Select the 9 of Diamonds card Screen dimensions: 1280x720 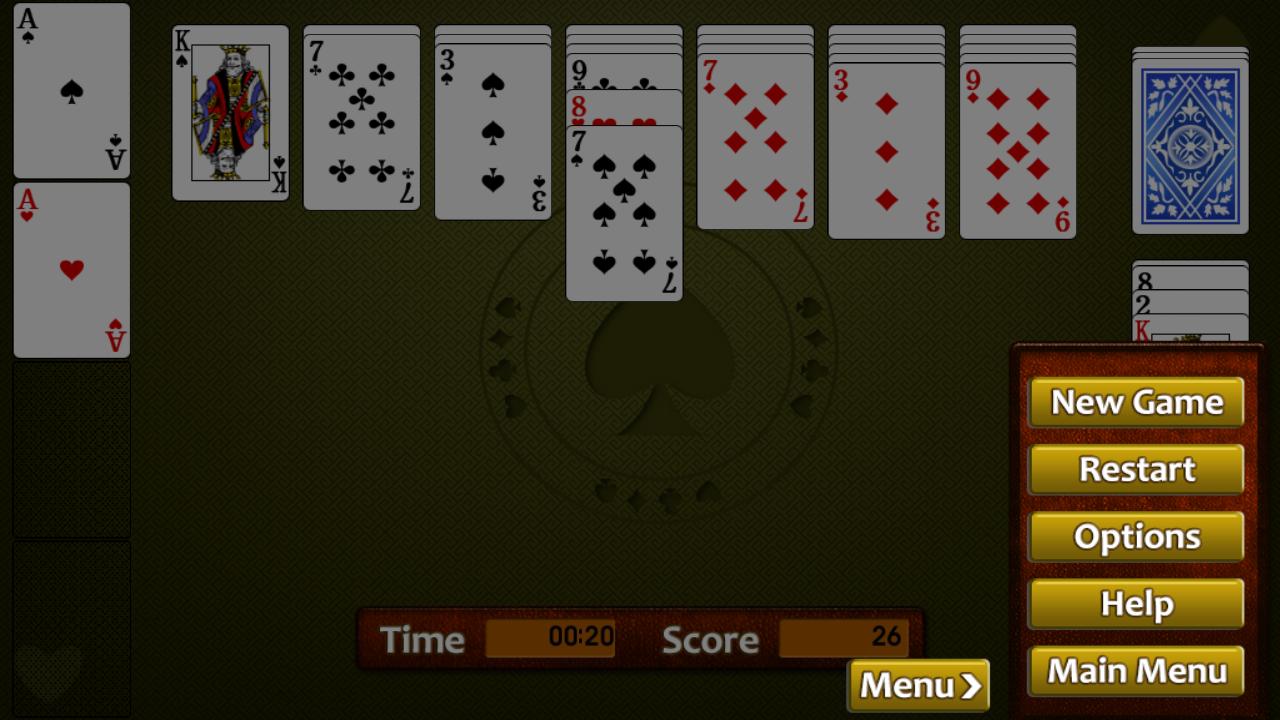(x=1017, y=145)
